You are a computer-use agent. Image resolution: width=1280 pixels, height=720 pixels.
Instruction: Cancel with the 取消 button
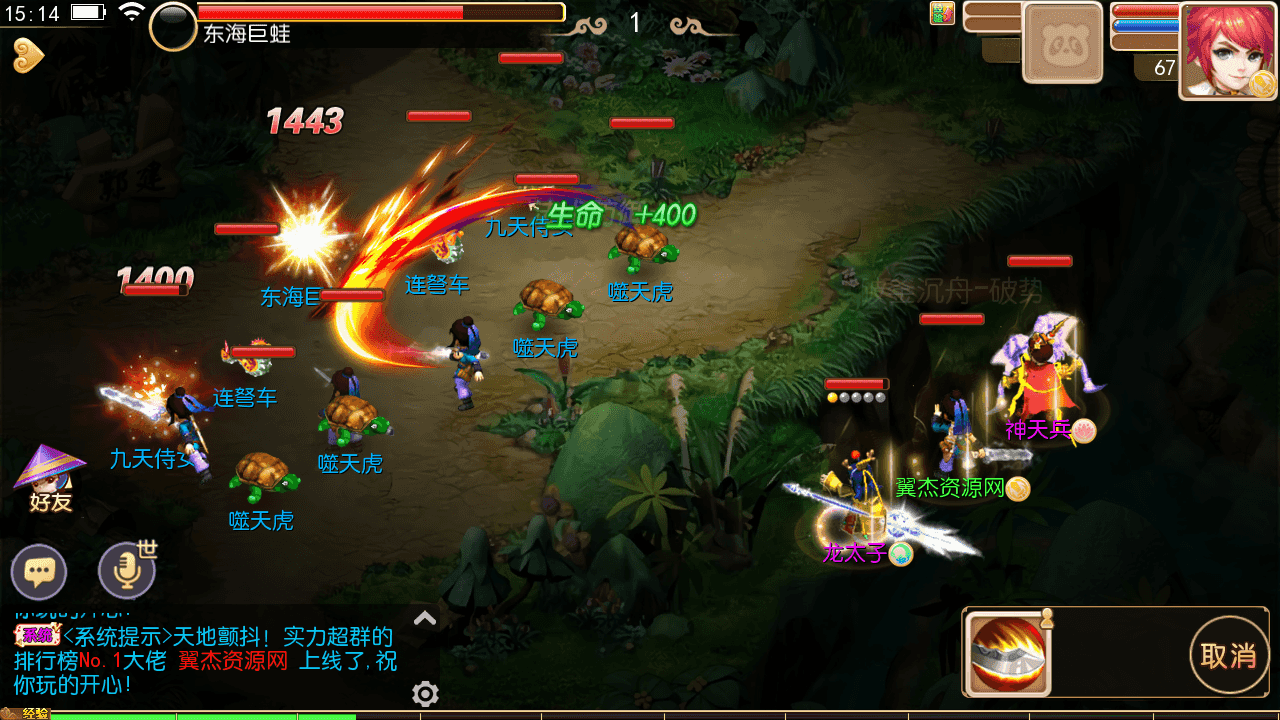tap(1228, 656)
